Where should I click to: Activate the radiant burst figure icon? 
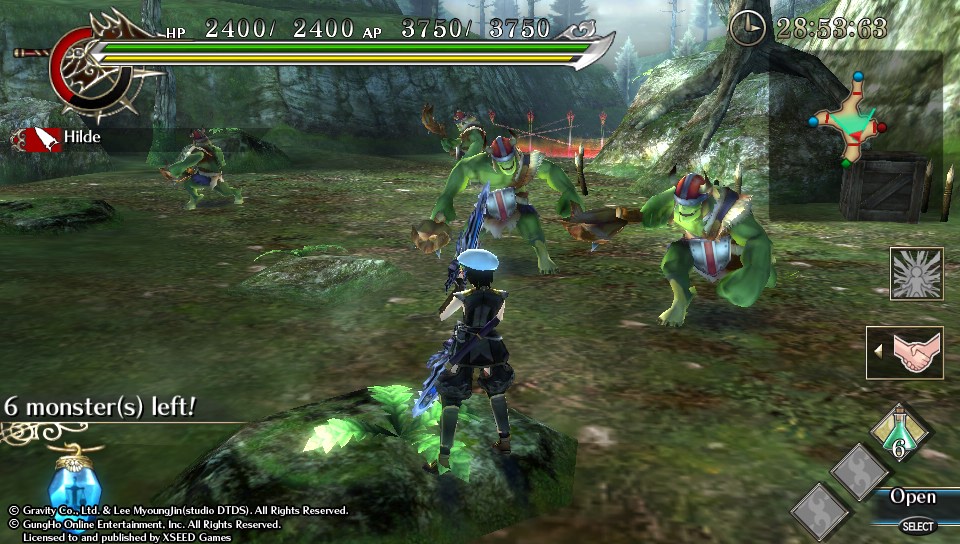(916, 273)
